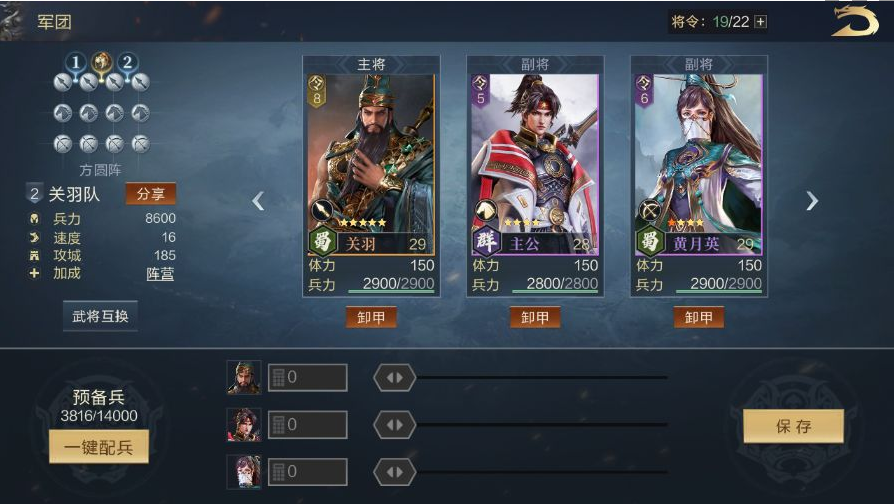Adjust 黄月英 troop slider handle

[x=394, y=472]
